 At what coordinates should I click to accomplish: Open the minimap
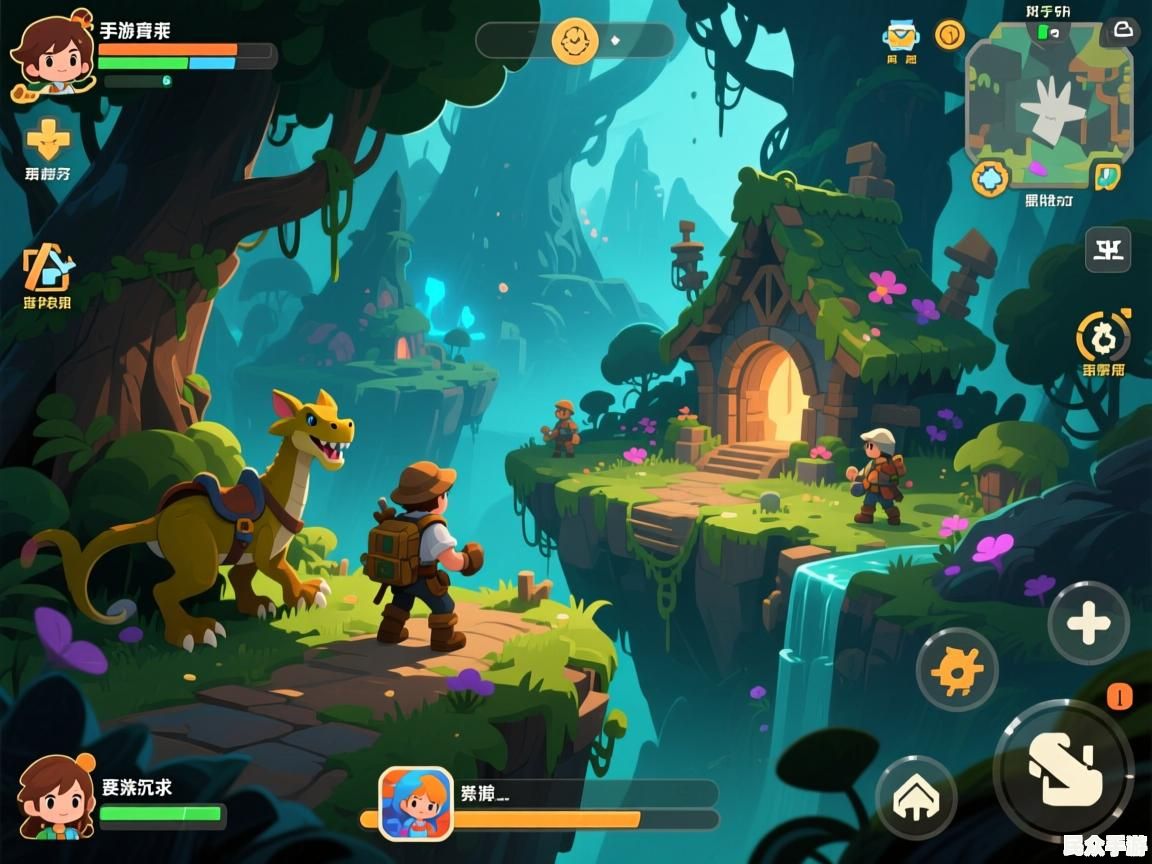pyautogui.click(x=1048, y=104)
